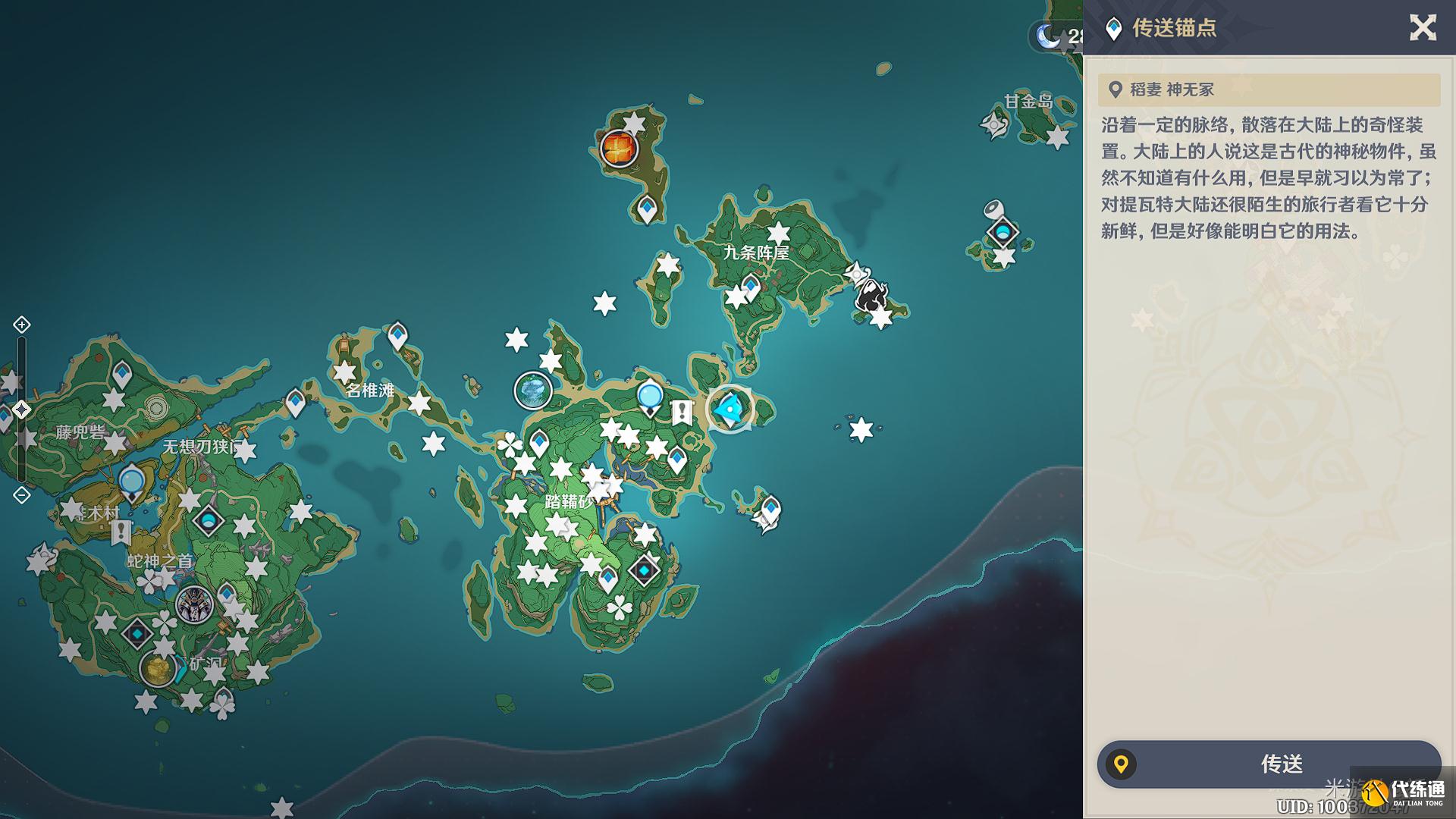Open the domain marker on the far eastern islet
Screen dimensions: 1456x819
(x=1003, y=231)
